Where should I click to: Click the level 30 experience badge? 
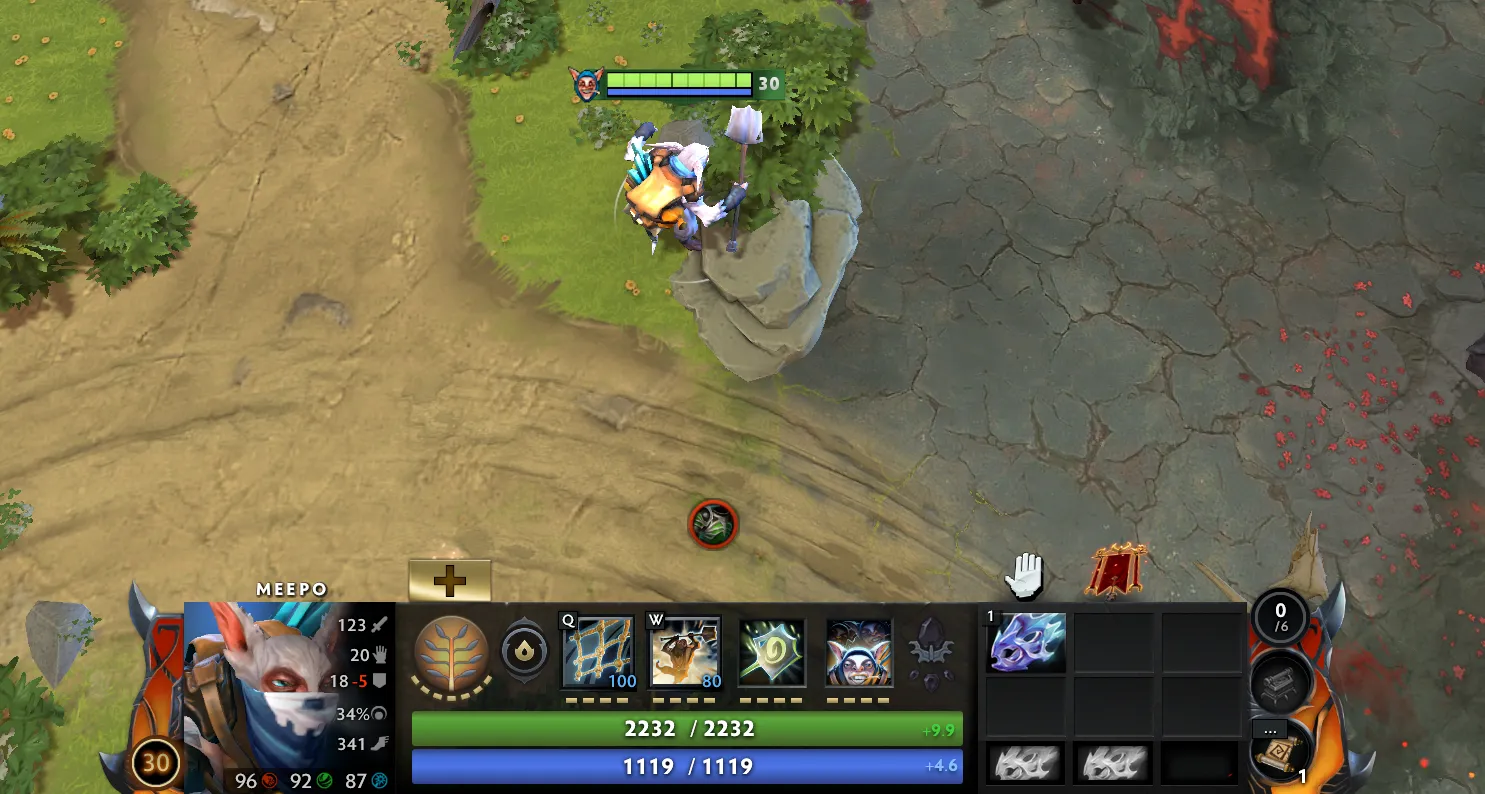pyautogui.click(x=155, y=763)
